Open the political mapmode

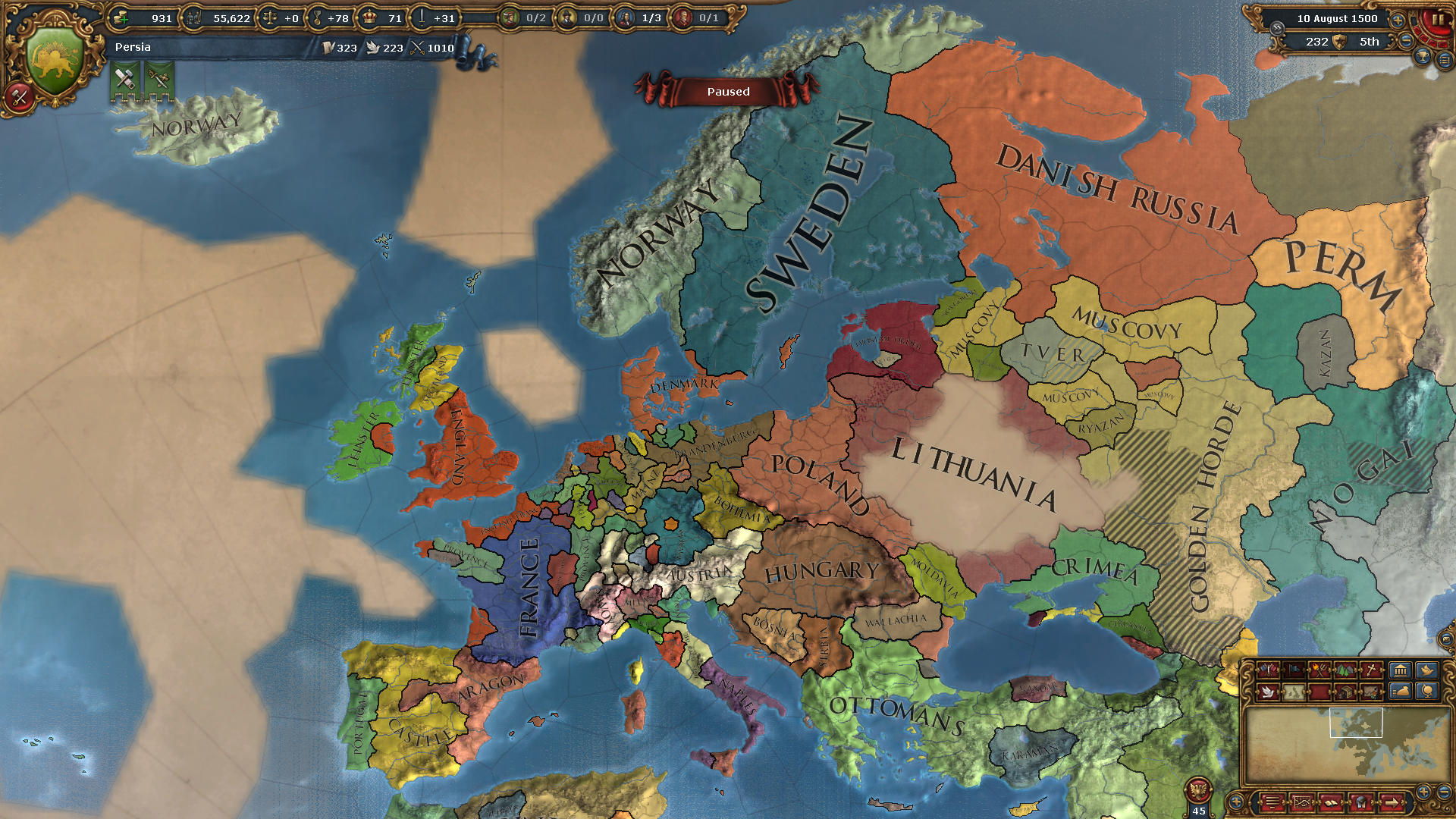tap(1267, 670)
